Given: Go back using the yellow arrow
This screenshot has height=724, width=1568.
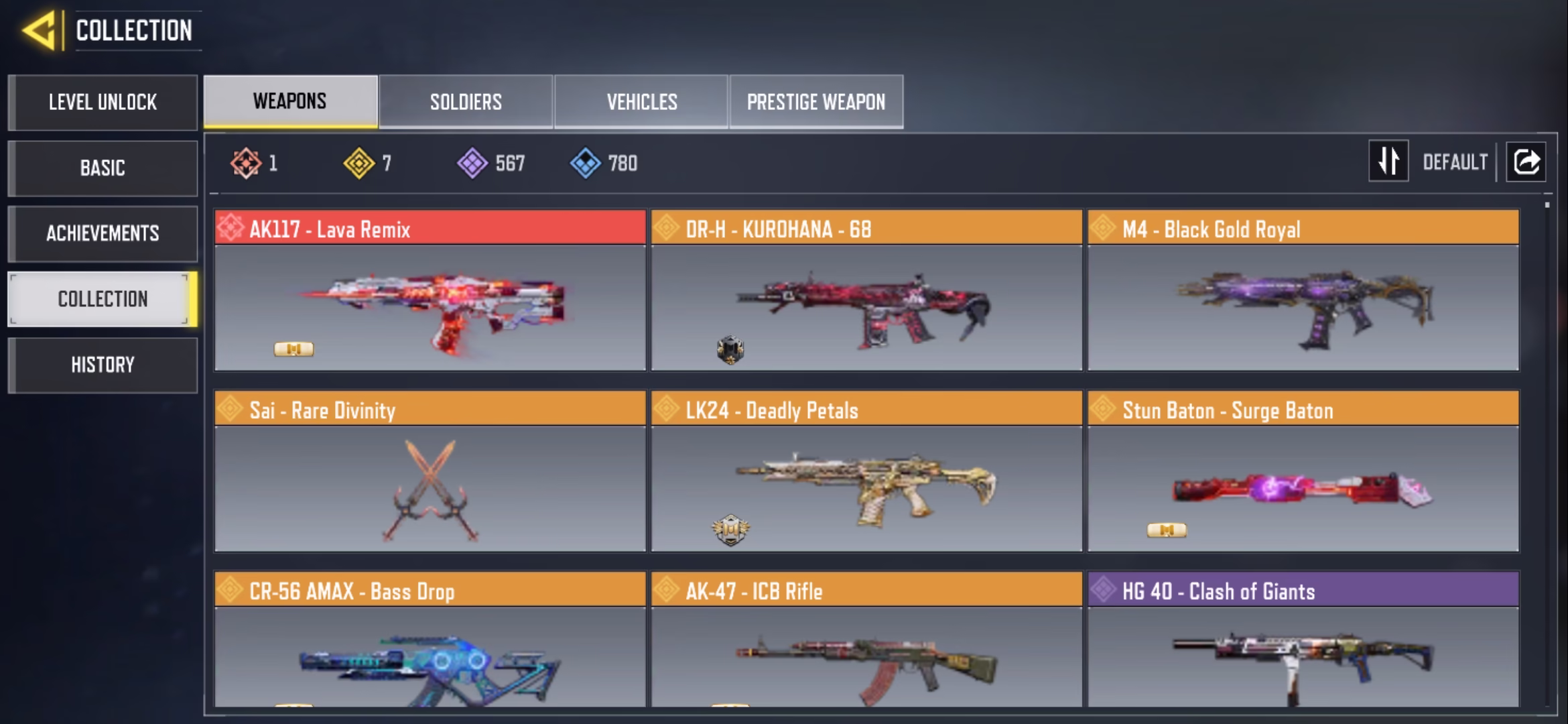Looking at the screenshot, I should coord(39,31).
